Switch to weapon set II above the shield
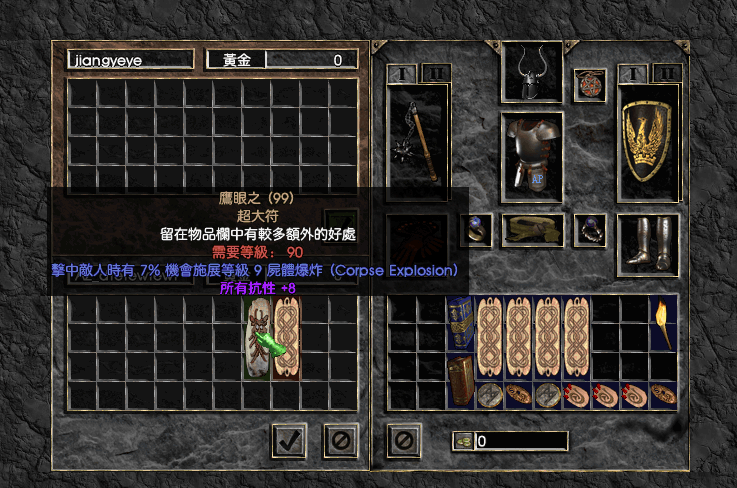The image size is (737, 488). pos(666,73)
